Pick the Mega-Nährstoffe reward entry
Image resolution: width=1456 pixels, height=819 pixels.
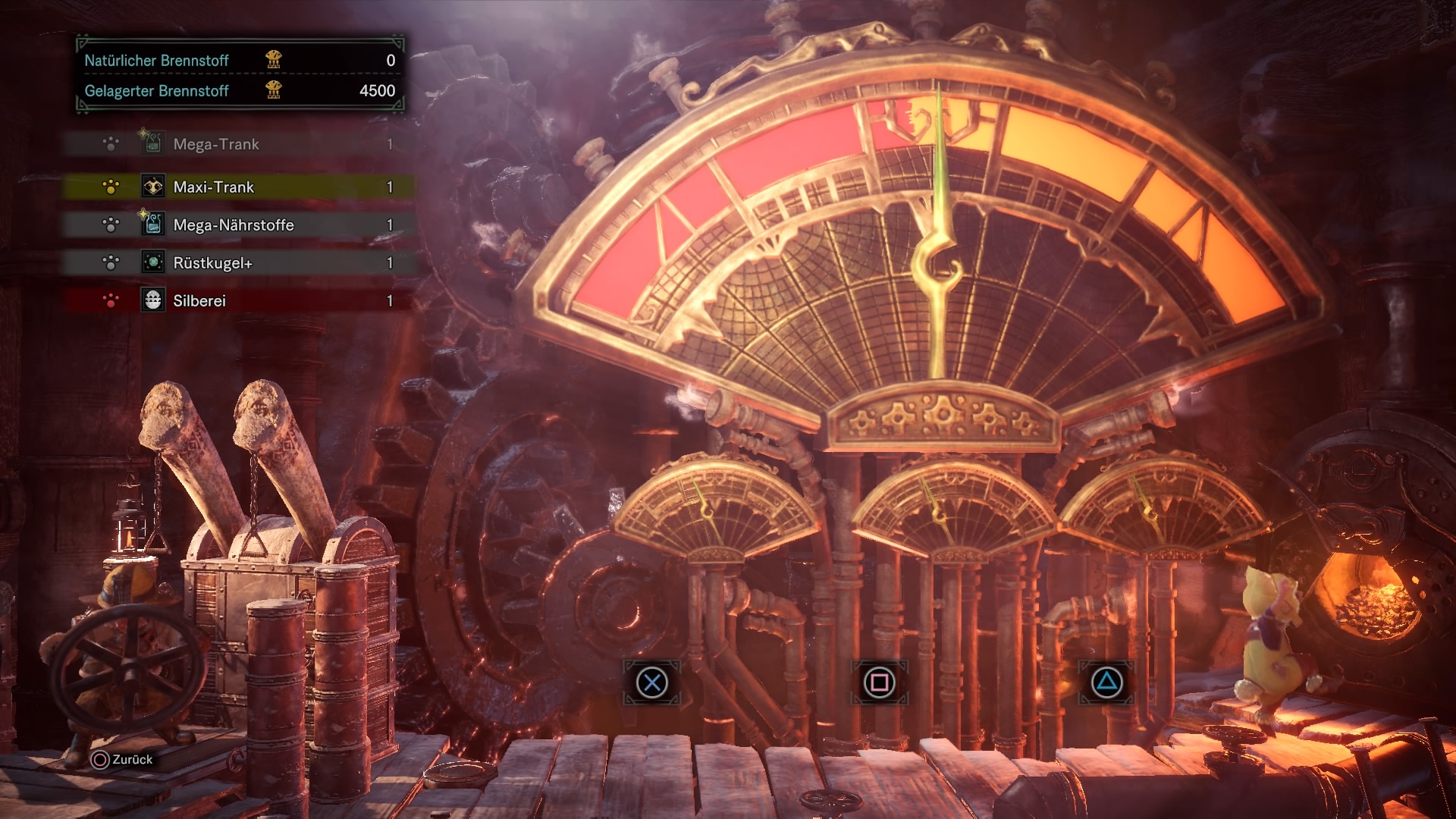click(239, 224)
